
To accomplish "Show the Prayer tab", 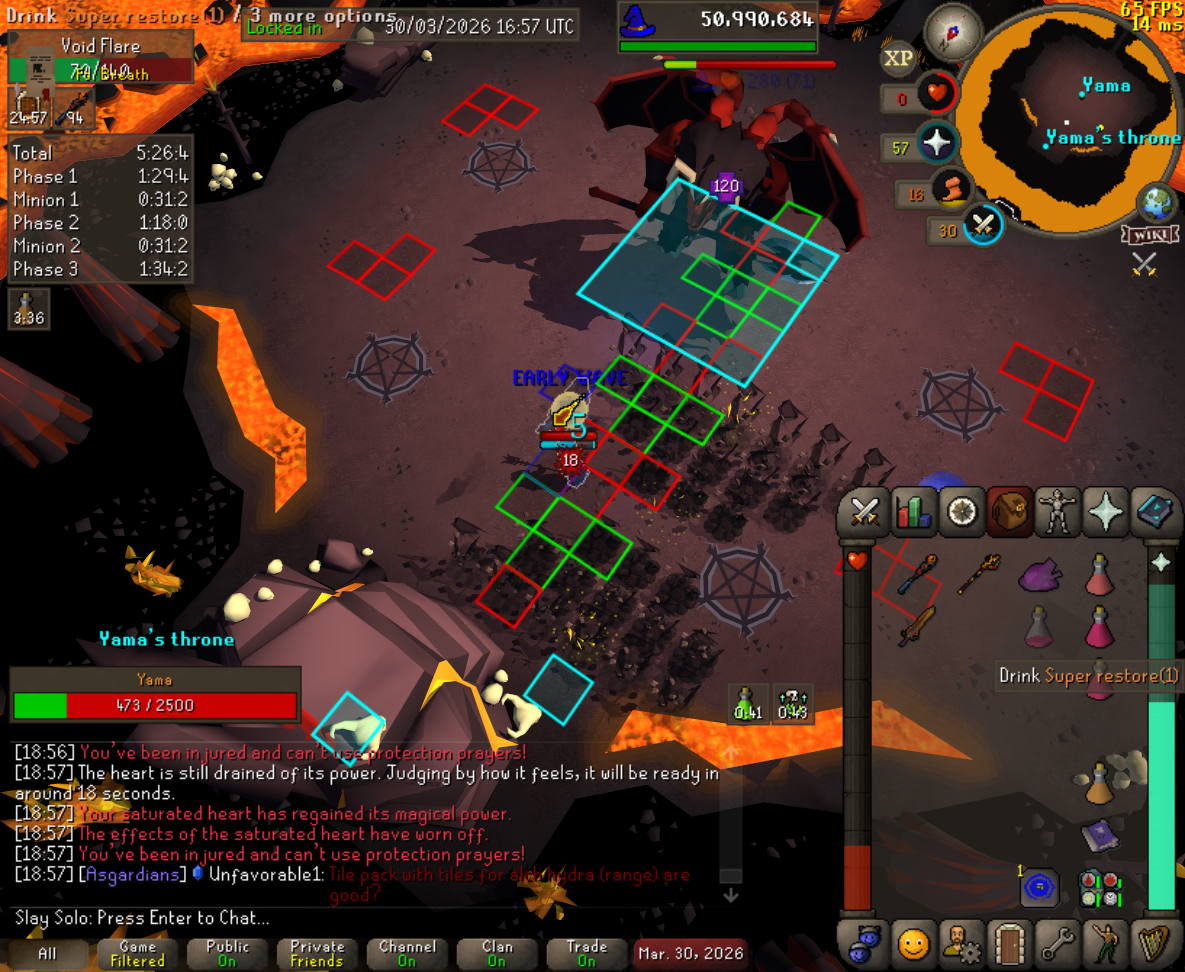I will point(1106,512).
